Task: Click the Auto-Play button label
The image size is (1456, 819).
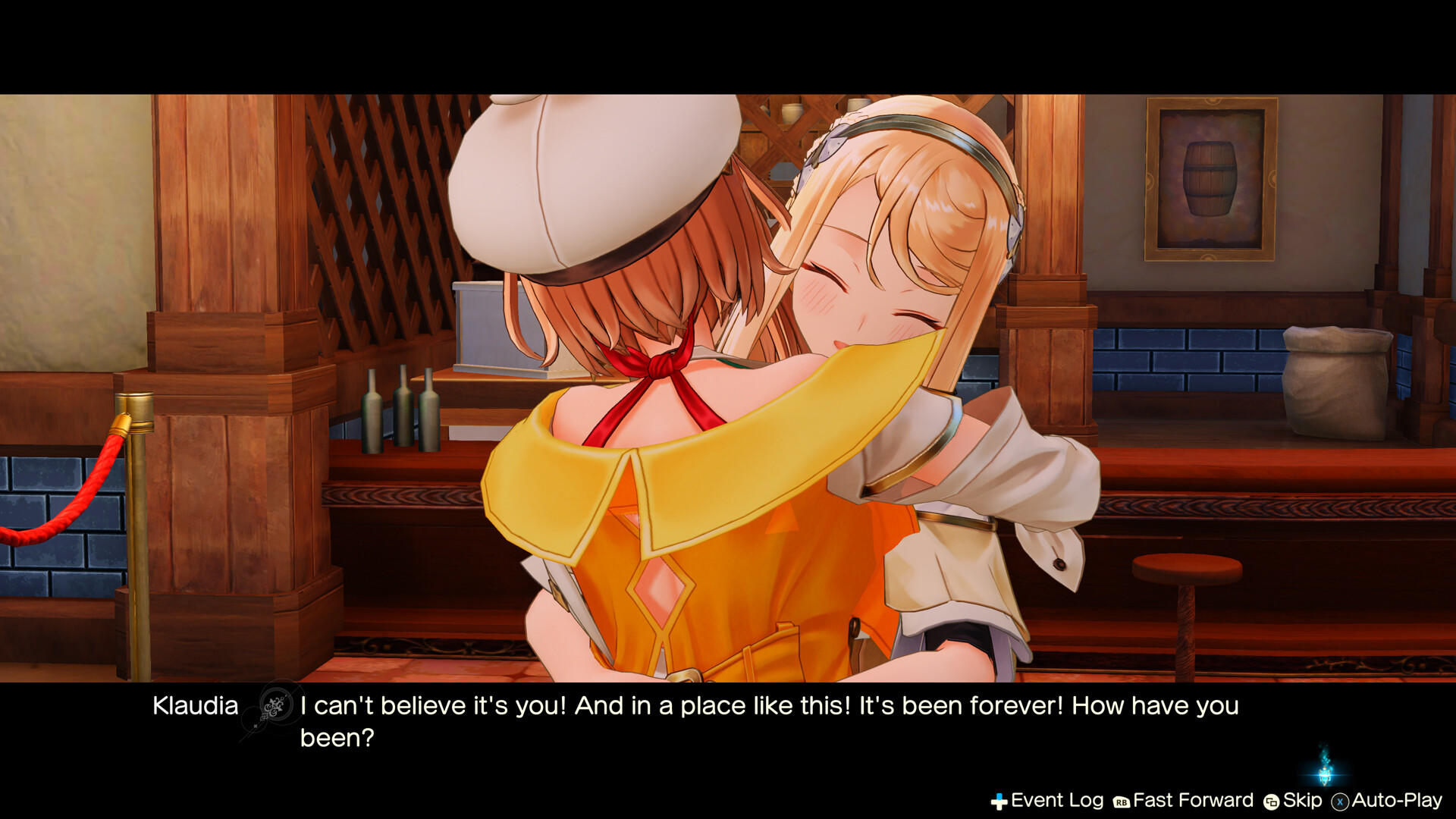Action: point(1398,800)
